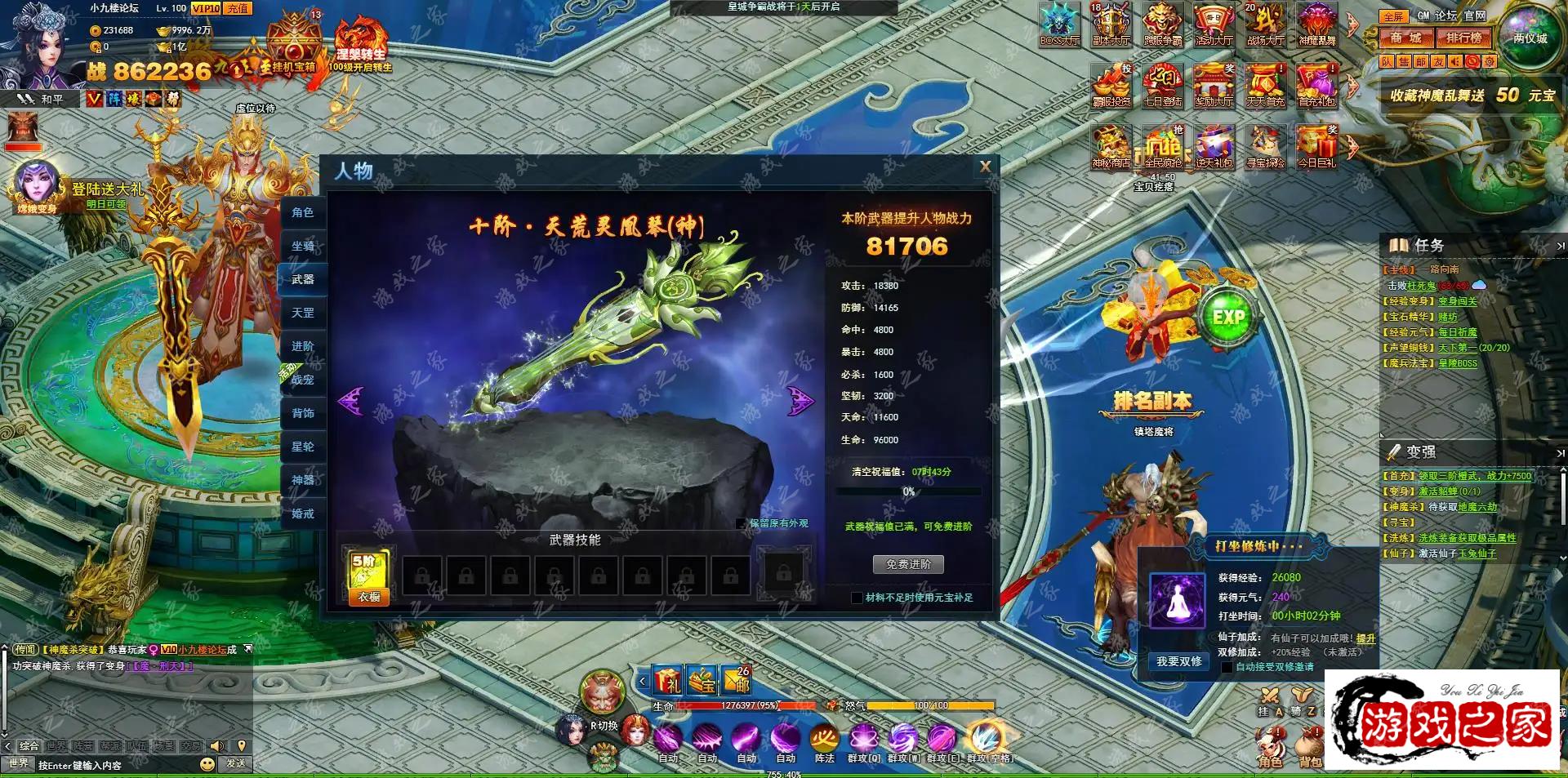This screenshot has width=1568, height=778.
Task: Close the 人物 character panel
Action: (x=985, y=167)
